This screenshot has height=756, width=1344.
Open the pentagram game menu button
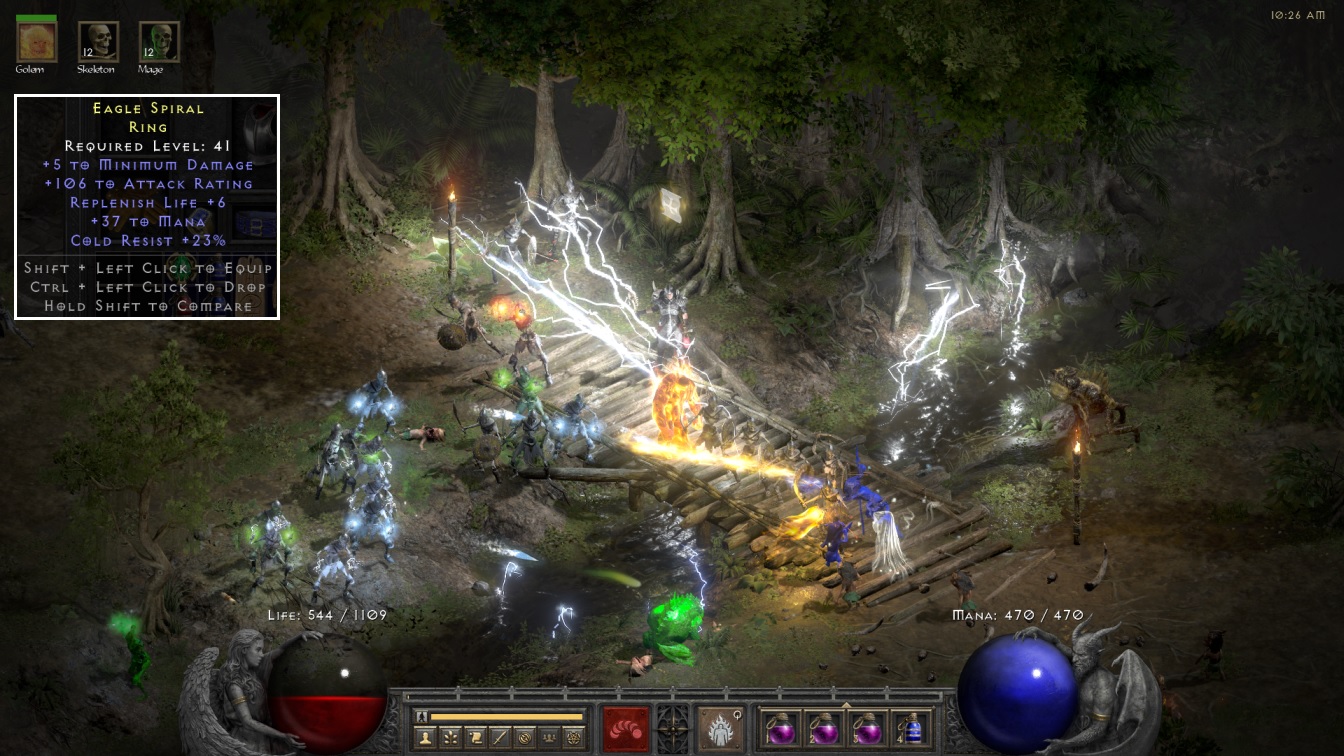574,737
